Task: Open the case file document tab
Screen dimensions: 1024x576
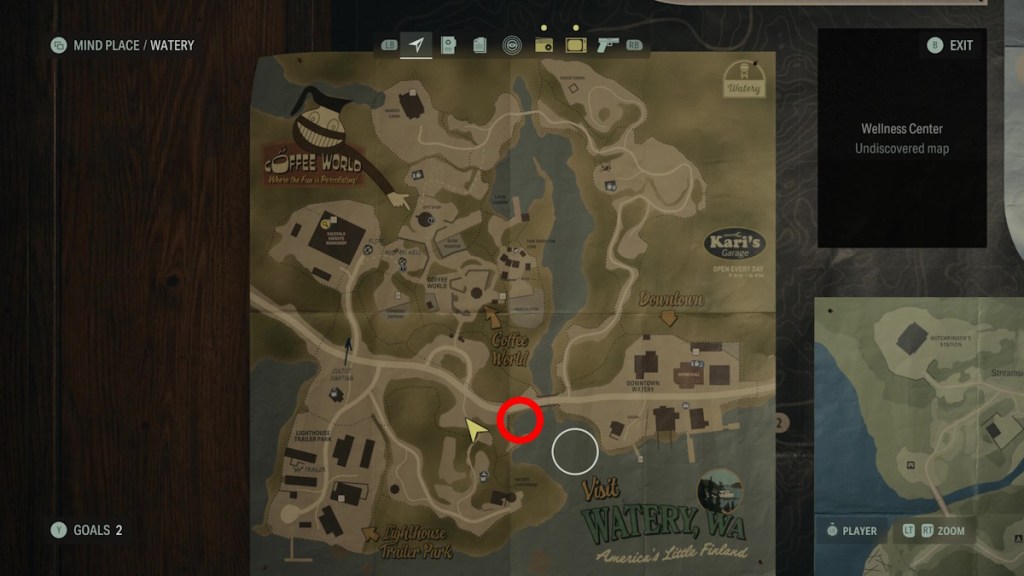Action: pyautogui.click(x=449, y=45)
